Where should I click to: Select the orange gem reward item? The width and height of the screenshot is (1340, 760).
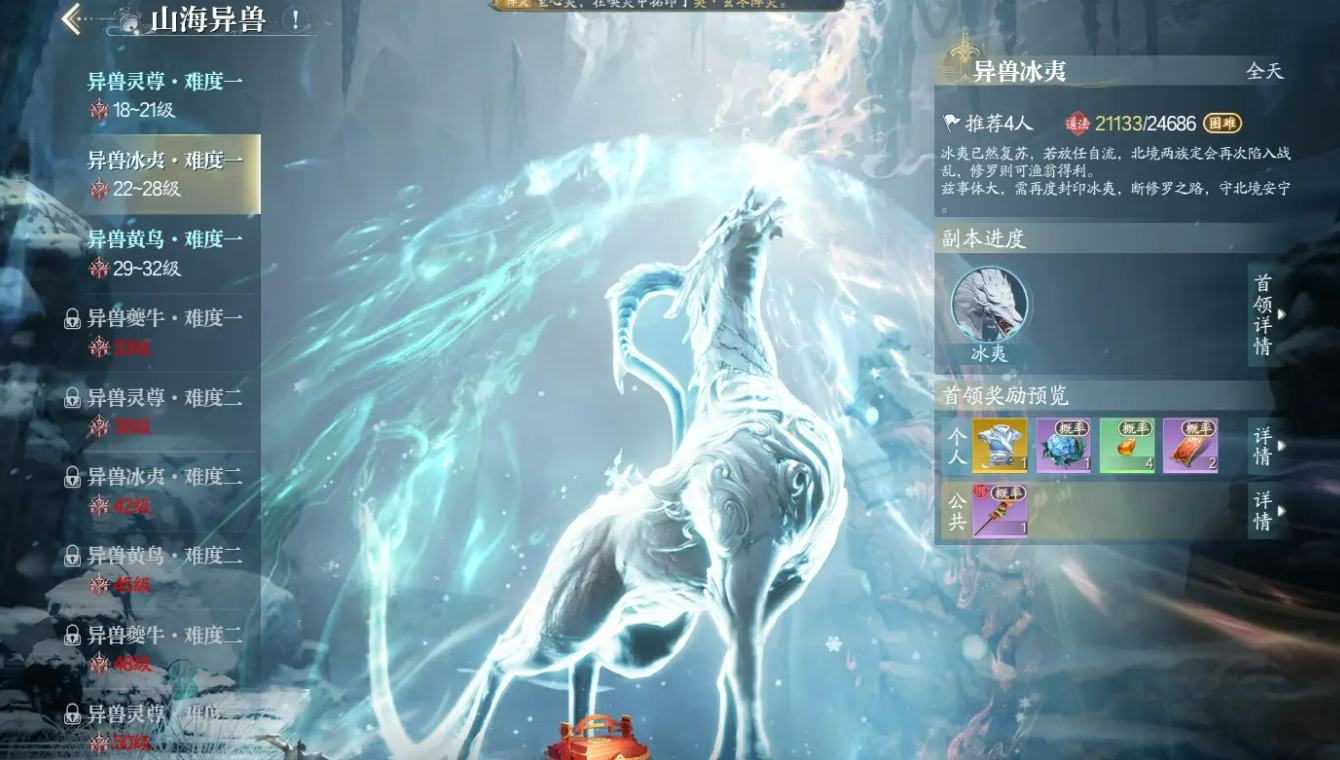[1126, 446]
